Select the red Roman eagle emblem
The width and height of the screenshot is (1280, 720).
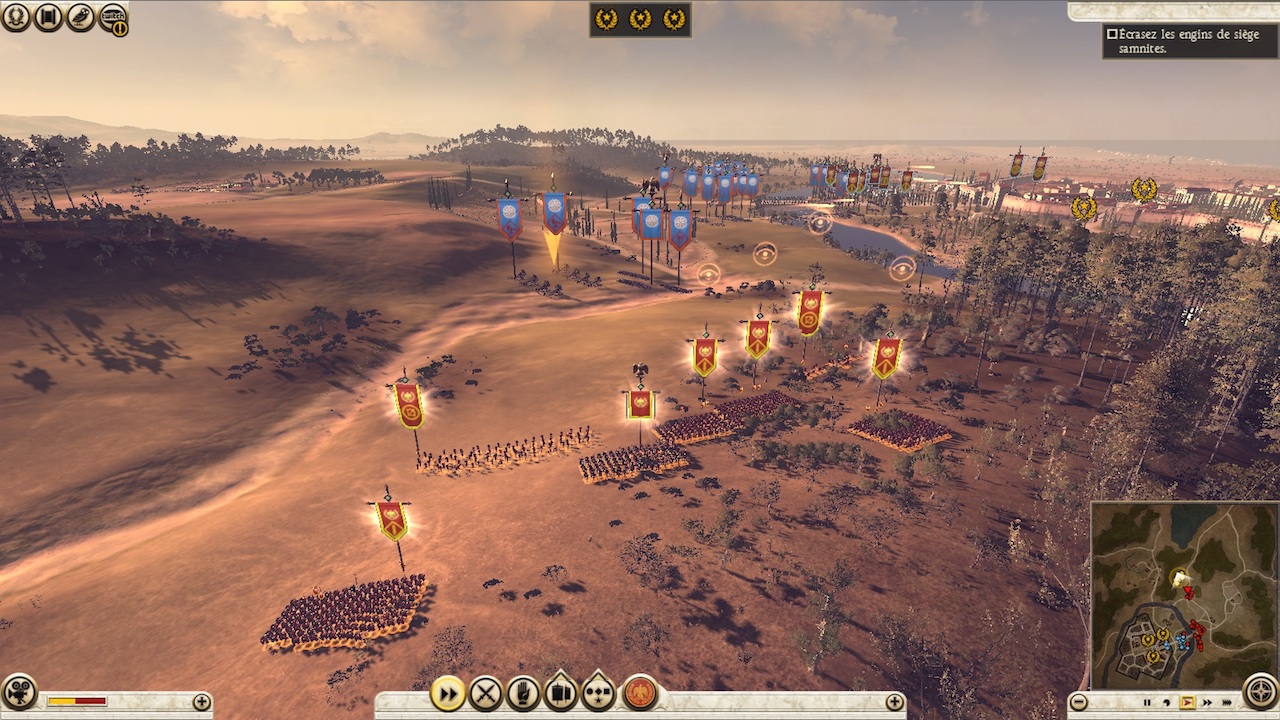pyautogui.click(x=640, y=692)
